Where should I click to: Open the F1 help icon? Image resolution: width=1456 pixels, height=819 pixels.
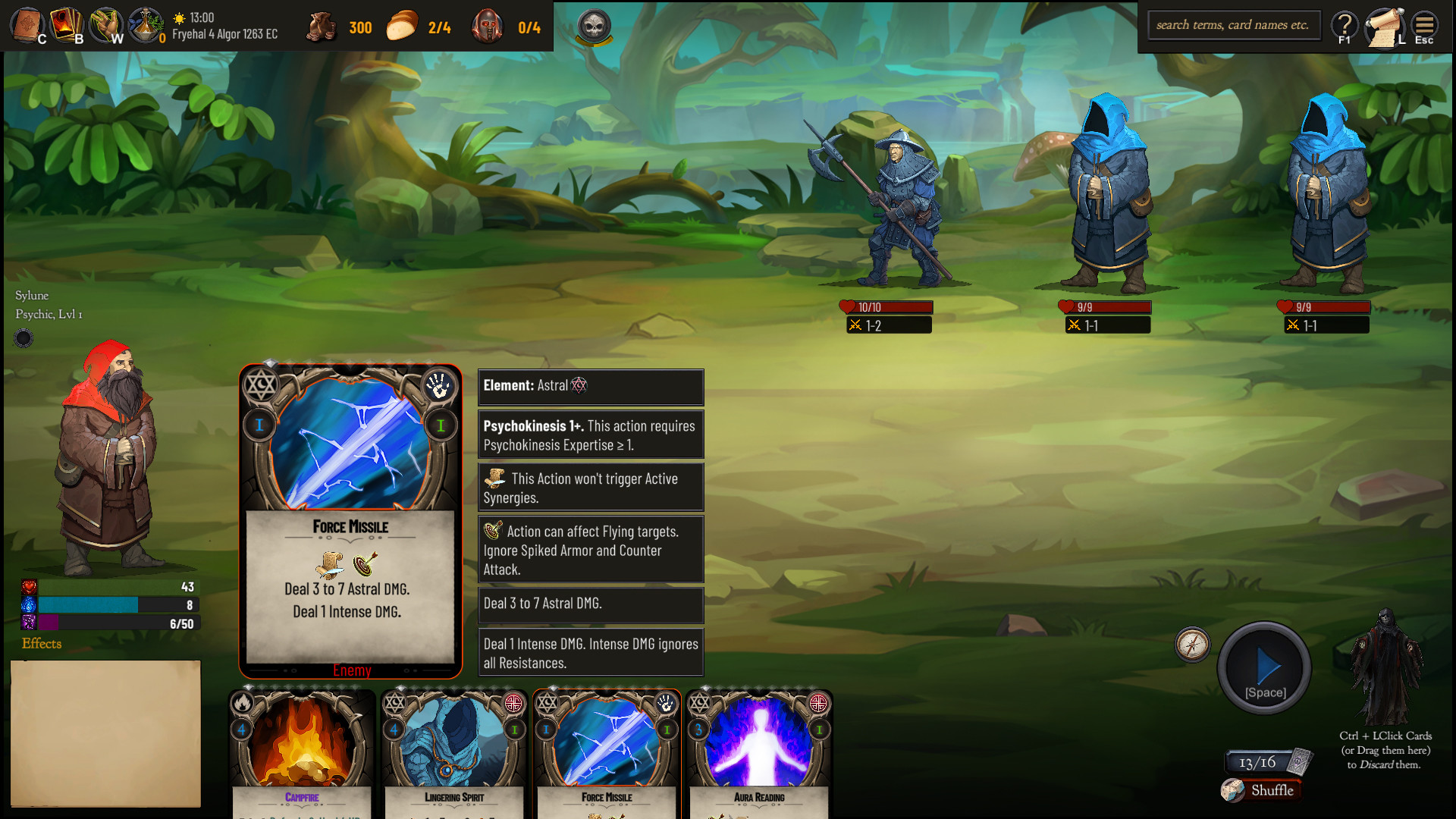pyautogui.click(x=1344, y=25)
